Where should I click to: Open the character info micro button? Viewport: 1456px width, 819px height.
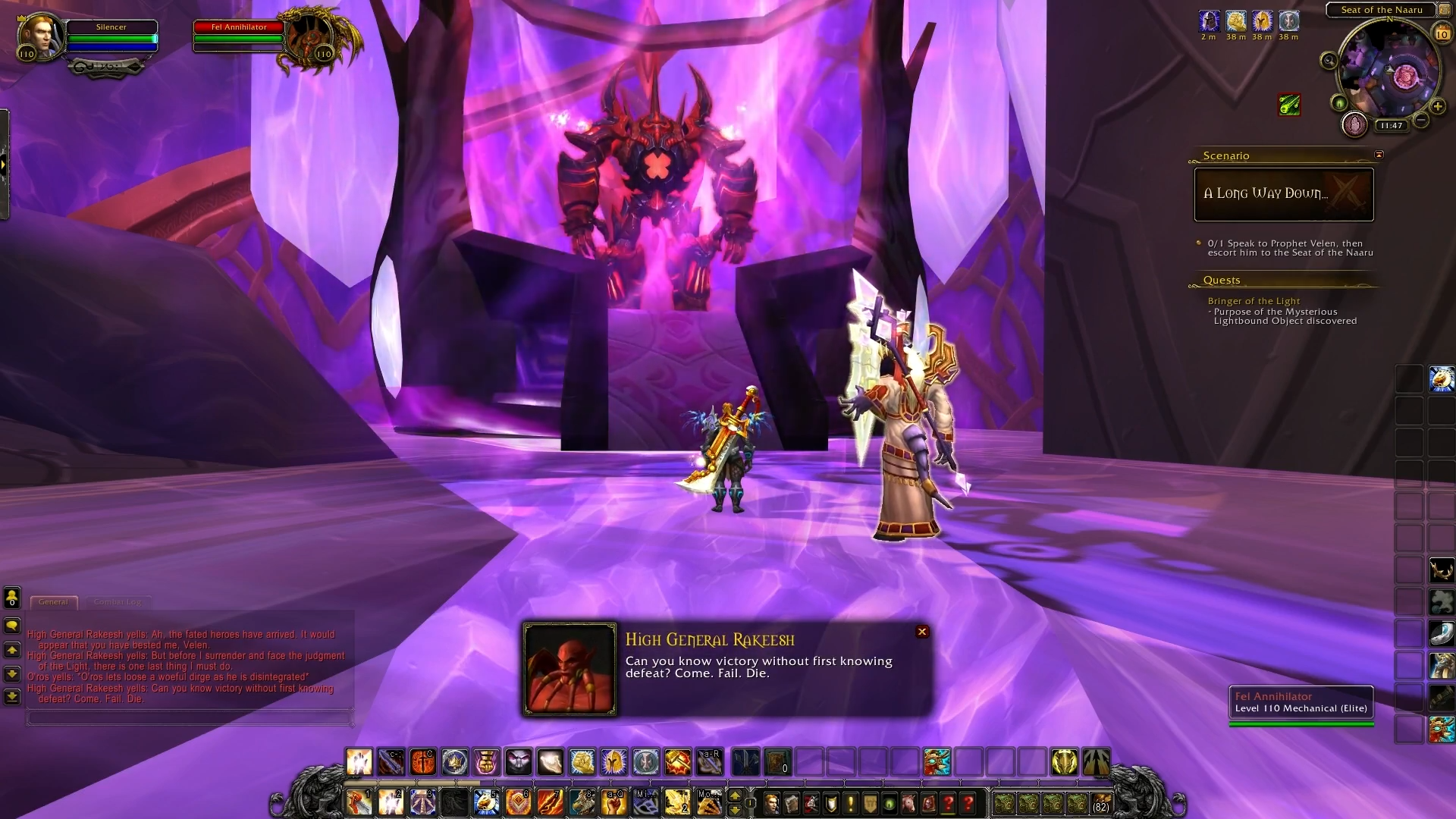click(771, 803)
